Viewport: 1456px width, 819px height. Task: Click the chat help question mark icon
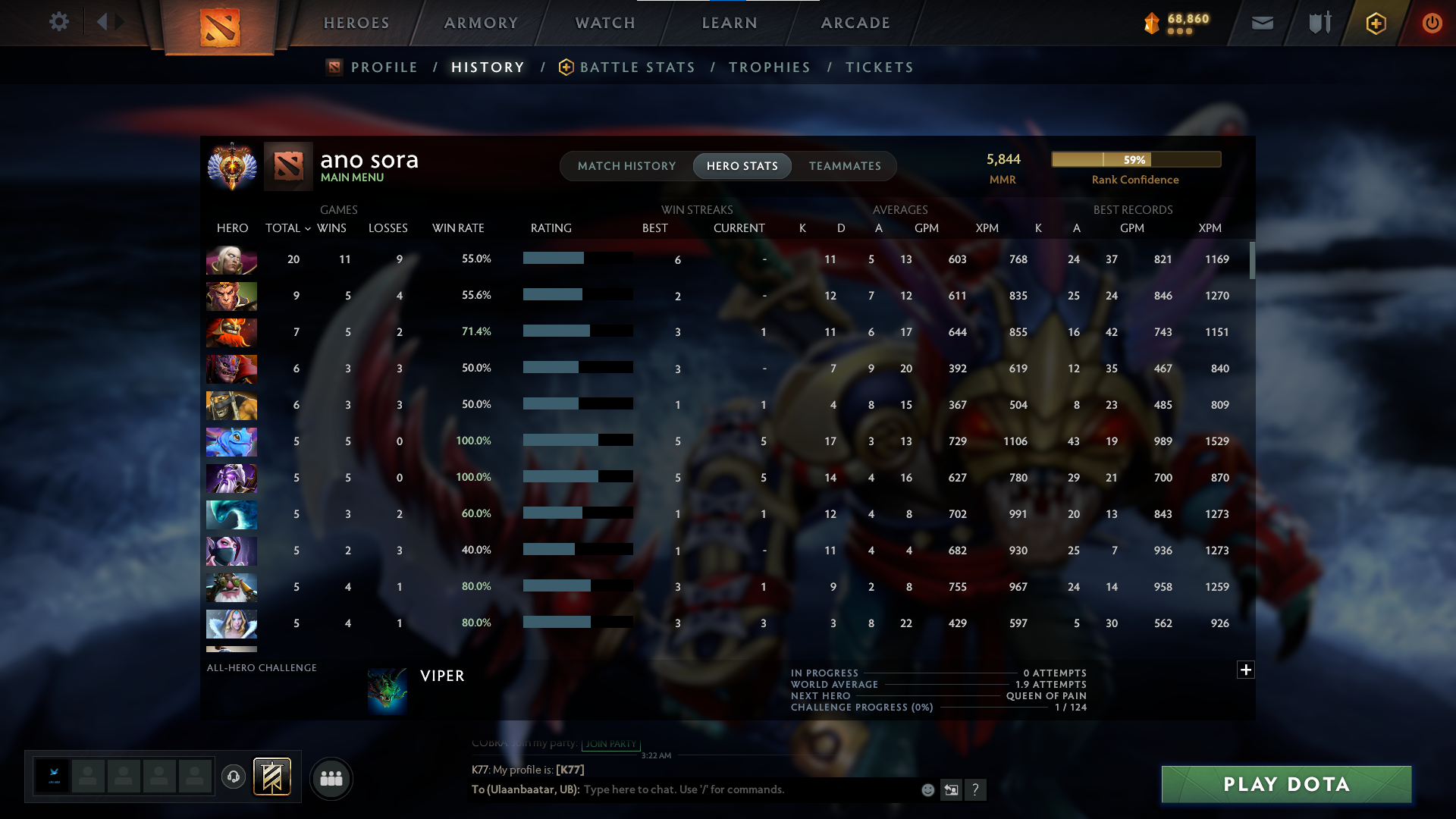tap(977, 790)
